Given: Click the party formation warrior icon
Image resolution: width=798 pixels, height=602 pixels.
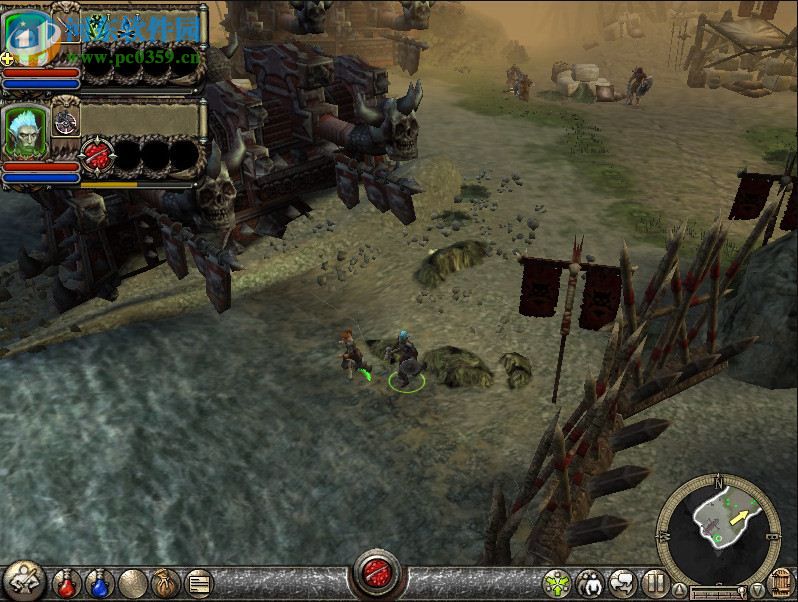Looking at the screenshot, I should click(x=23, y=580).
